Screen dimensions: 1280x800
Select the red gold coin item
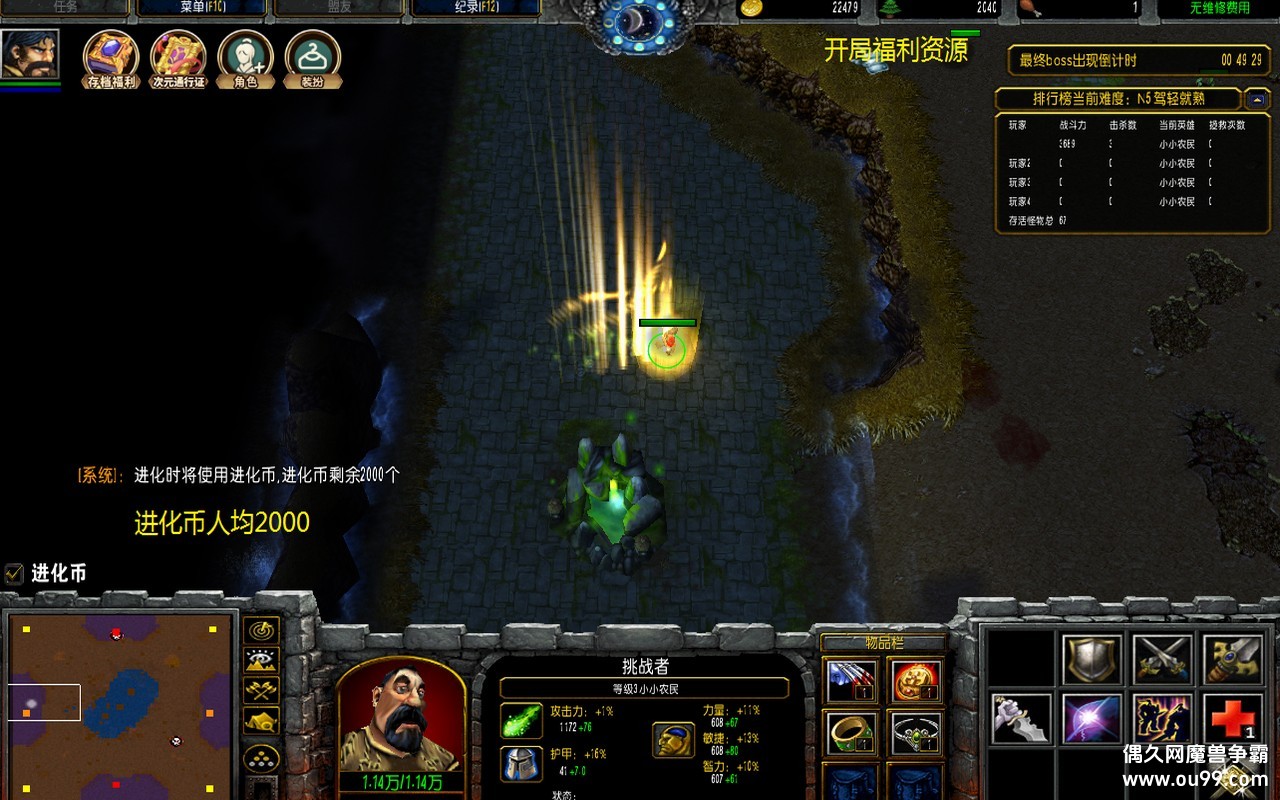(915, 680)
